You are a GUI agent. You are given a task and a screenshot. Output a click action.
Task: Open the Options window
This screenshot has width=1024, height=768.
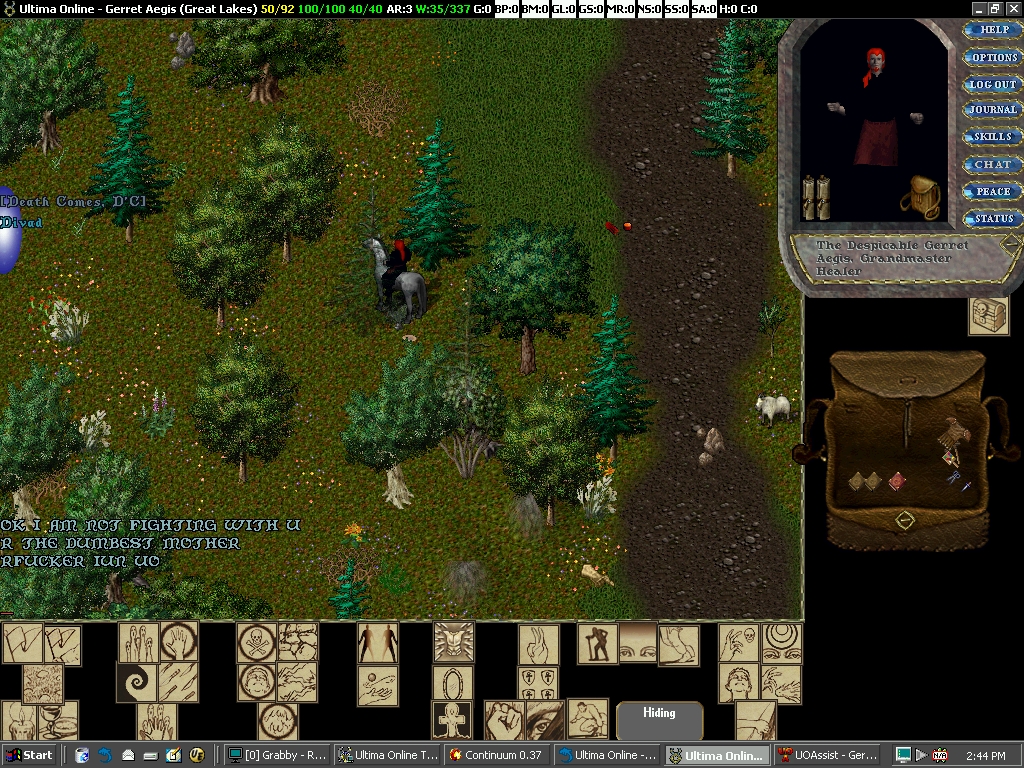tap(993, 57)
